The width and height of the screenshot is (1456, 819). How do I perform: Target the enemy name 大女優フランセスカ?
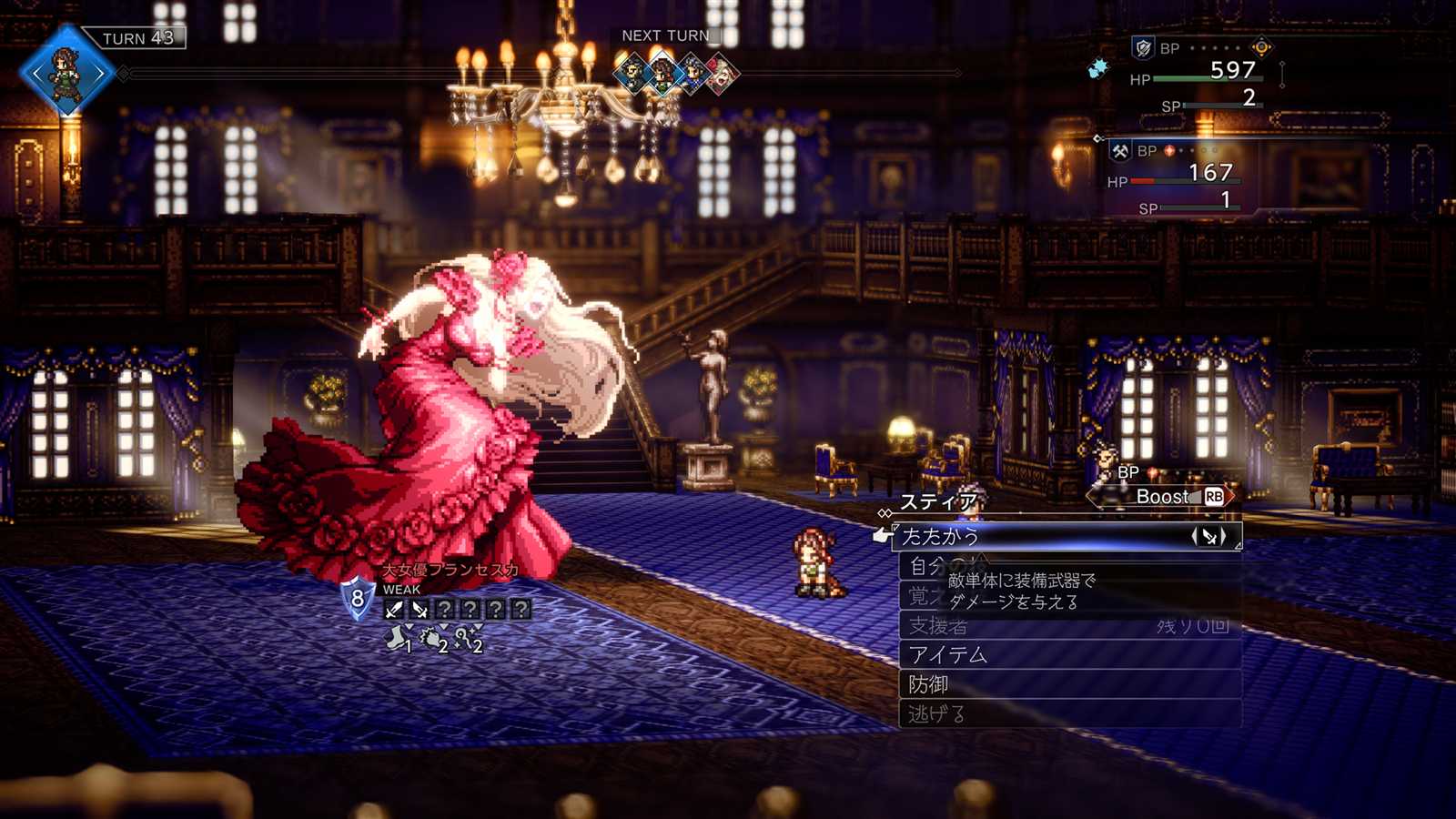pyautogui.click(x=450, y=571)
